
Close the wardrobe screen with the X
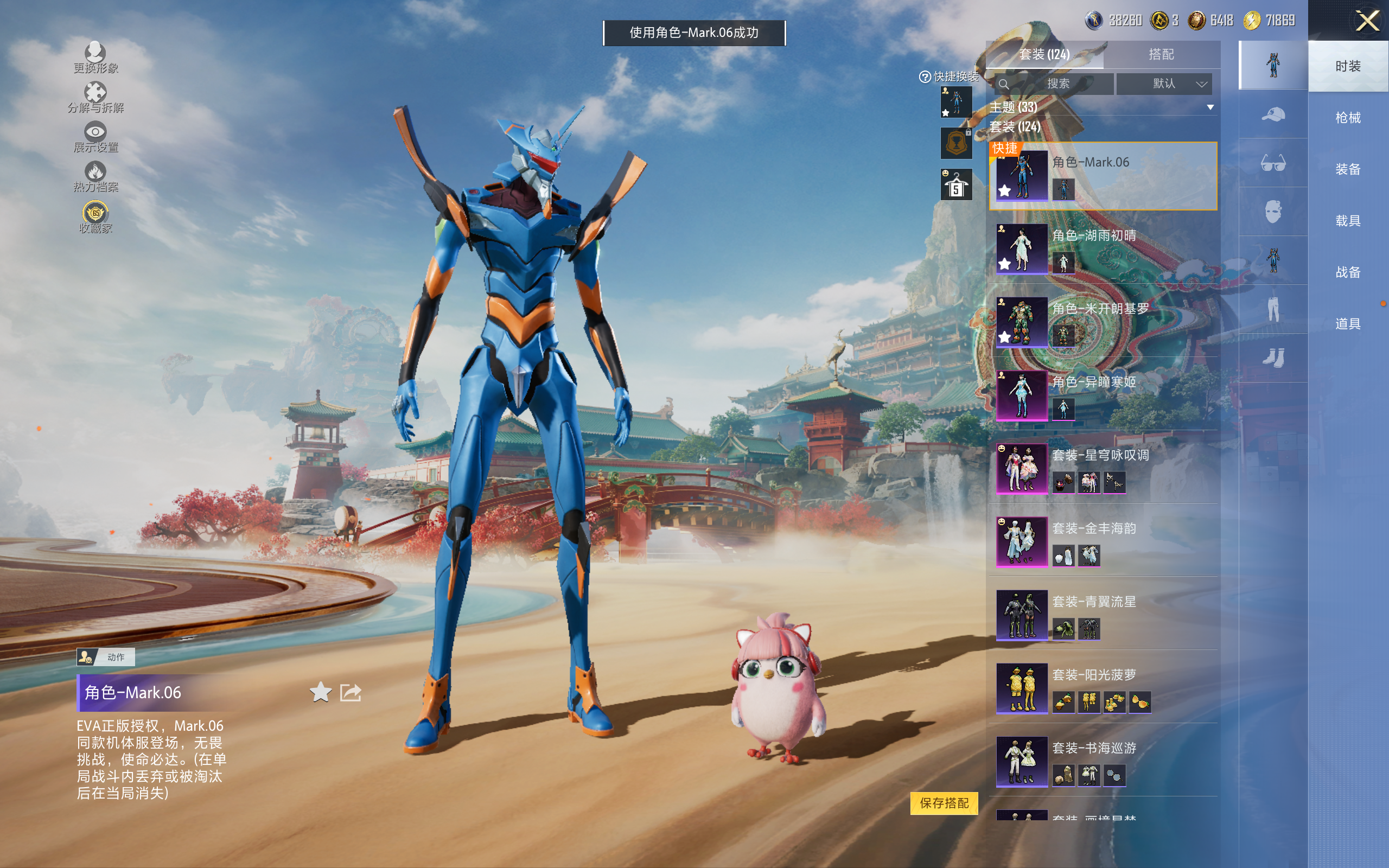pos(1367,21)
